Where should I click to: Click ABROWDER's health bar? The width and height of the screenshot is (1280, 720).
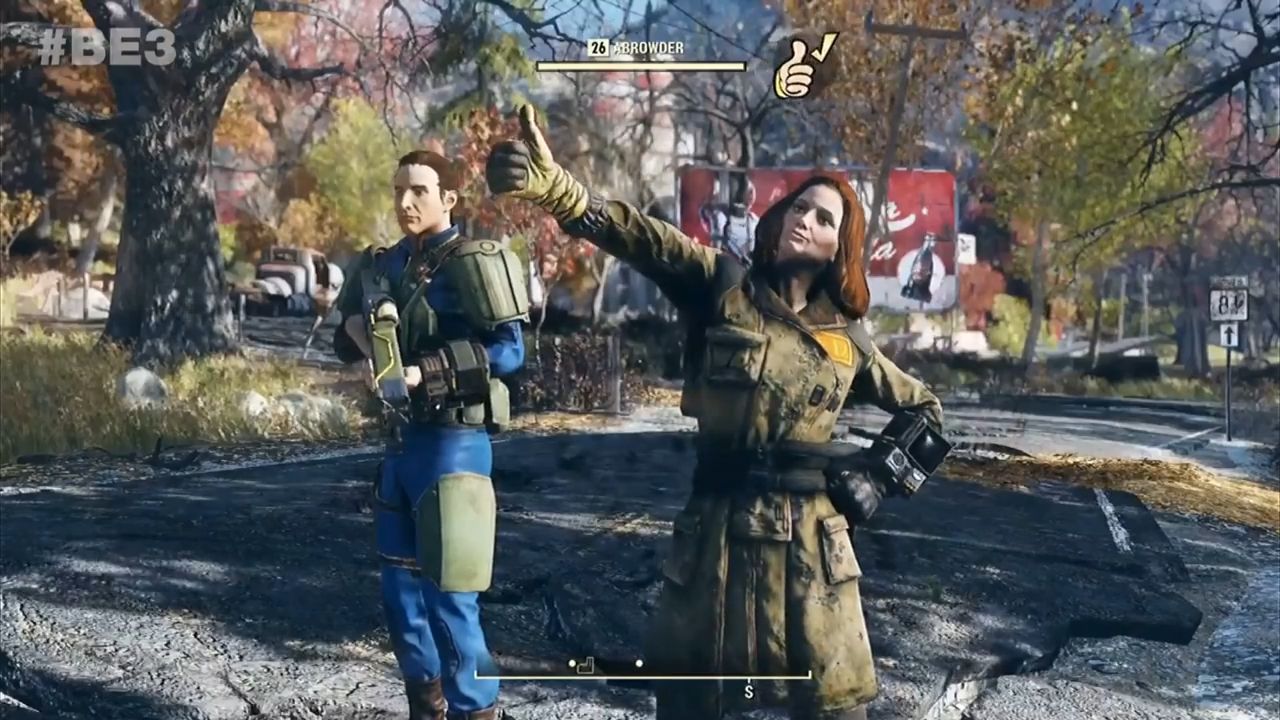pos(640,67)
